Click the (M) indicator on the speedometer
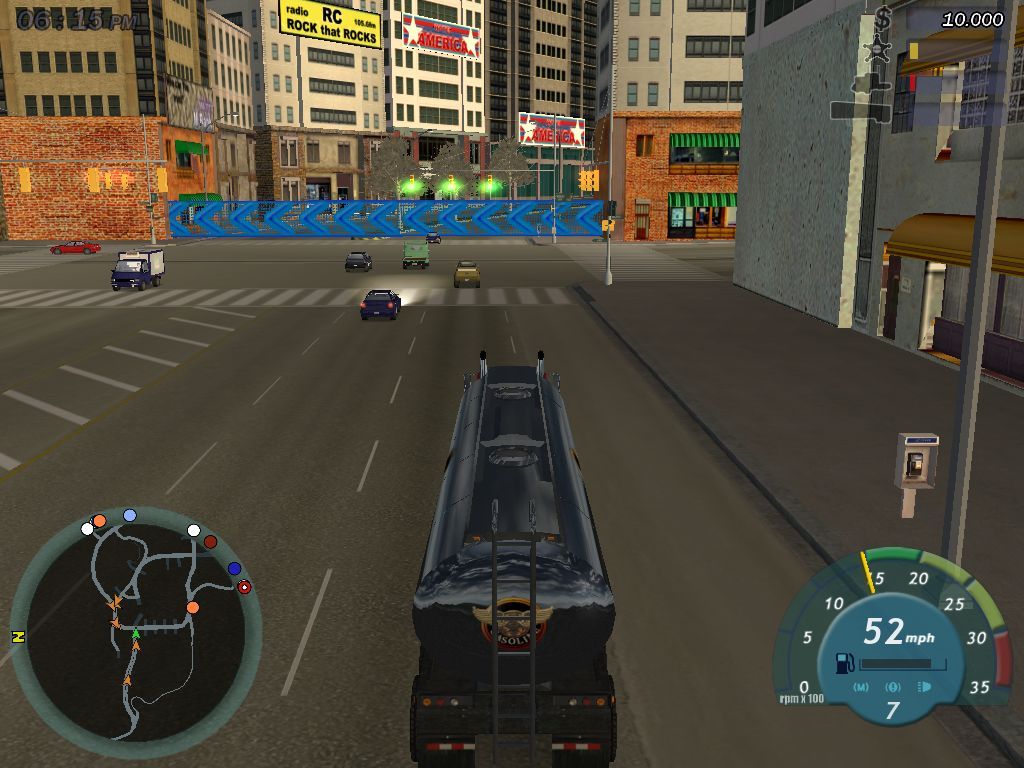This screenshot has height=768, width=1024. [x=862, y=687]
